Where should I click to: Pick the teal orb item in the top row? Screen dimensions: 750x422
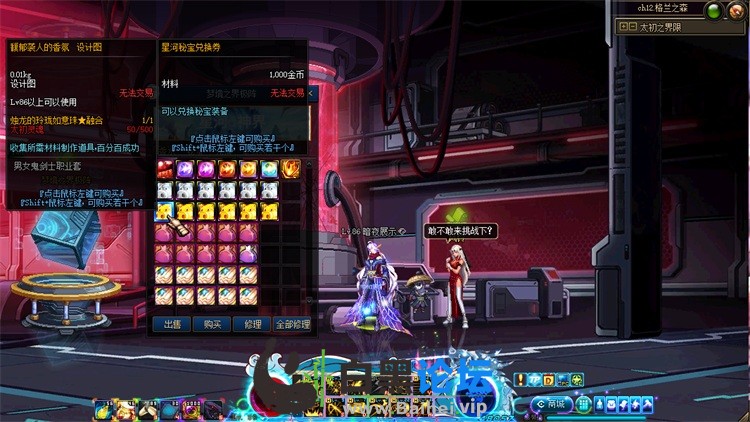click(x=270, y=169)
